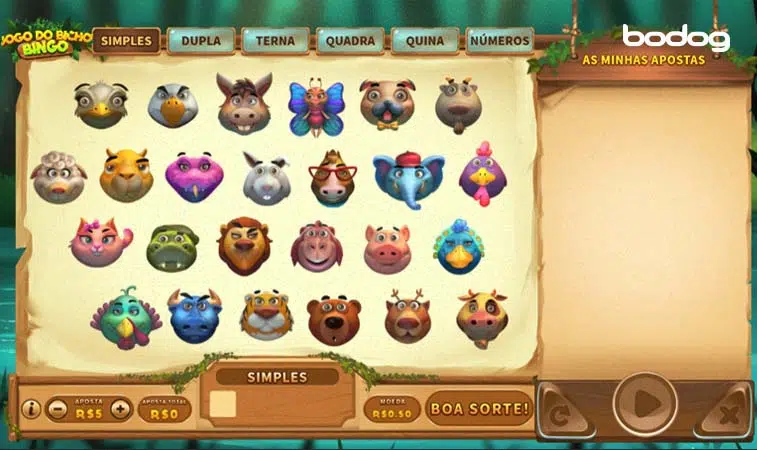Decrease the bet with the minus button
This screenshot has height=450, width=757.
tap(58, 409)
